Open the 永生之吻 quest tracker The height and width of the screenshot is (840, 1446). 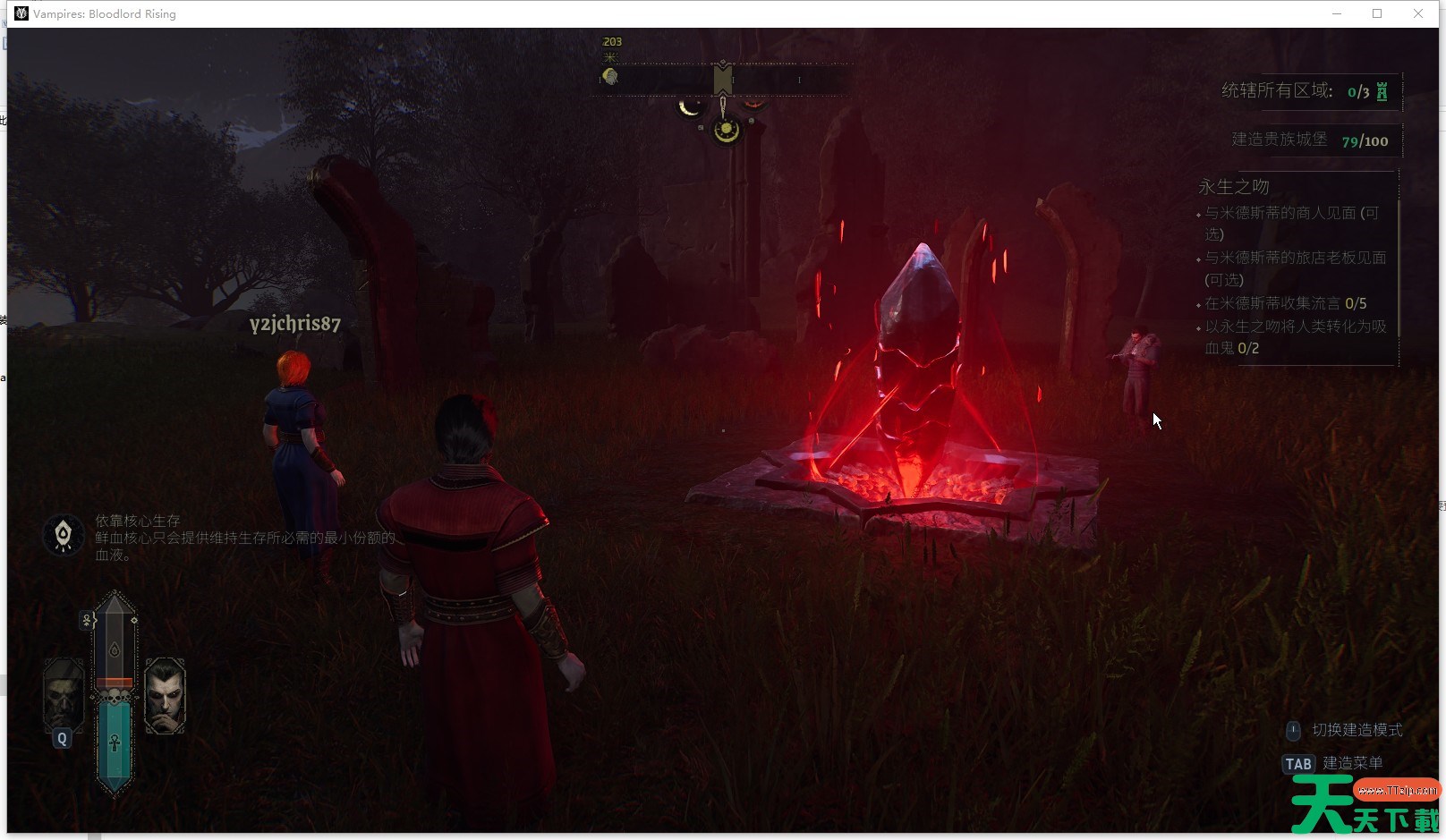pyautogui.click(x=1234, y=186)
